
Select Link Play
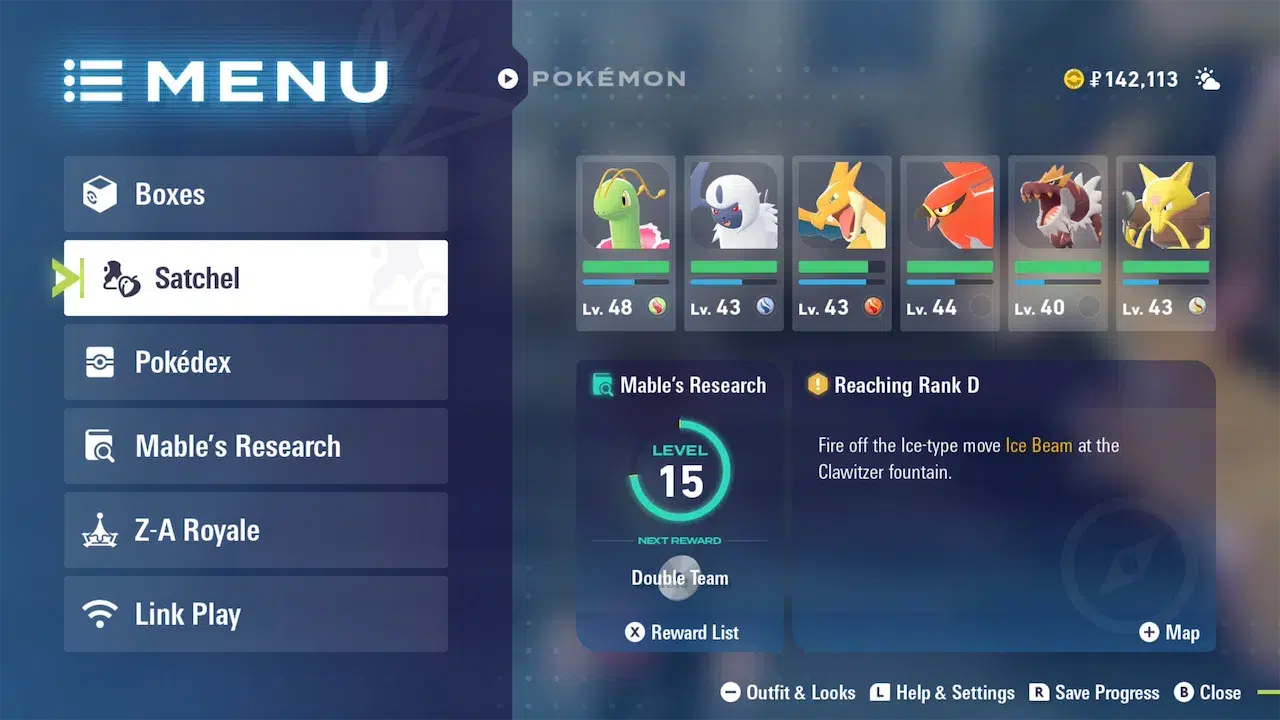point(255,614)
